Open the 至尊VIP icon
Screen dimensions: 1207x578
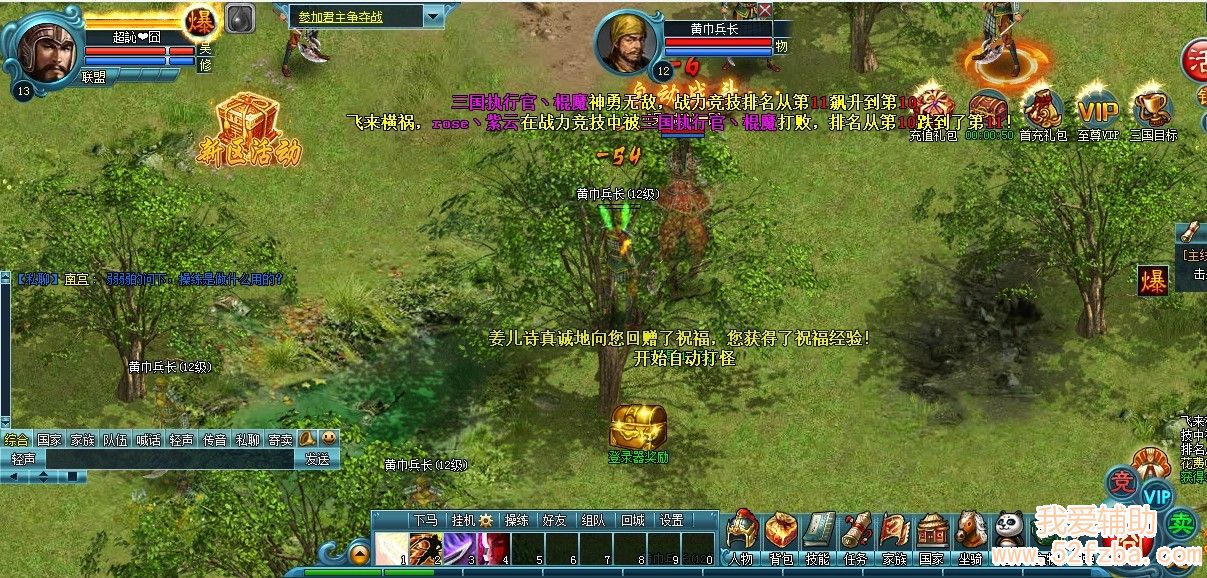click(1097, 108)
